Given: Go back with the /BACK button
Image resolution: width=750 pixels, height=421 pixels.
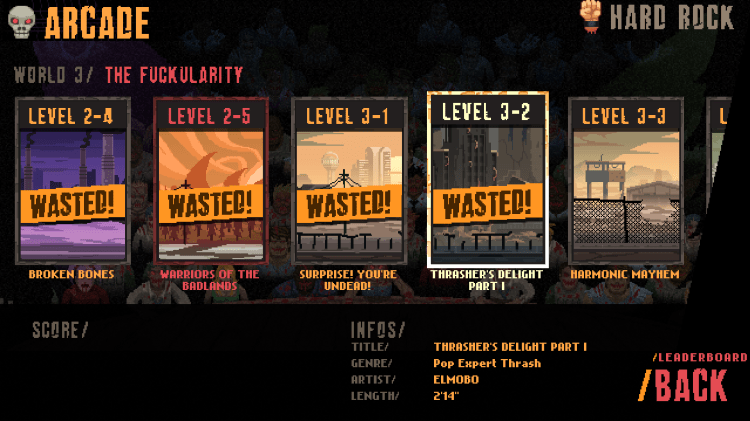Looking at the screenshot, I should pos(684,386).
